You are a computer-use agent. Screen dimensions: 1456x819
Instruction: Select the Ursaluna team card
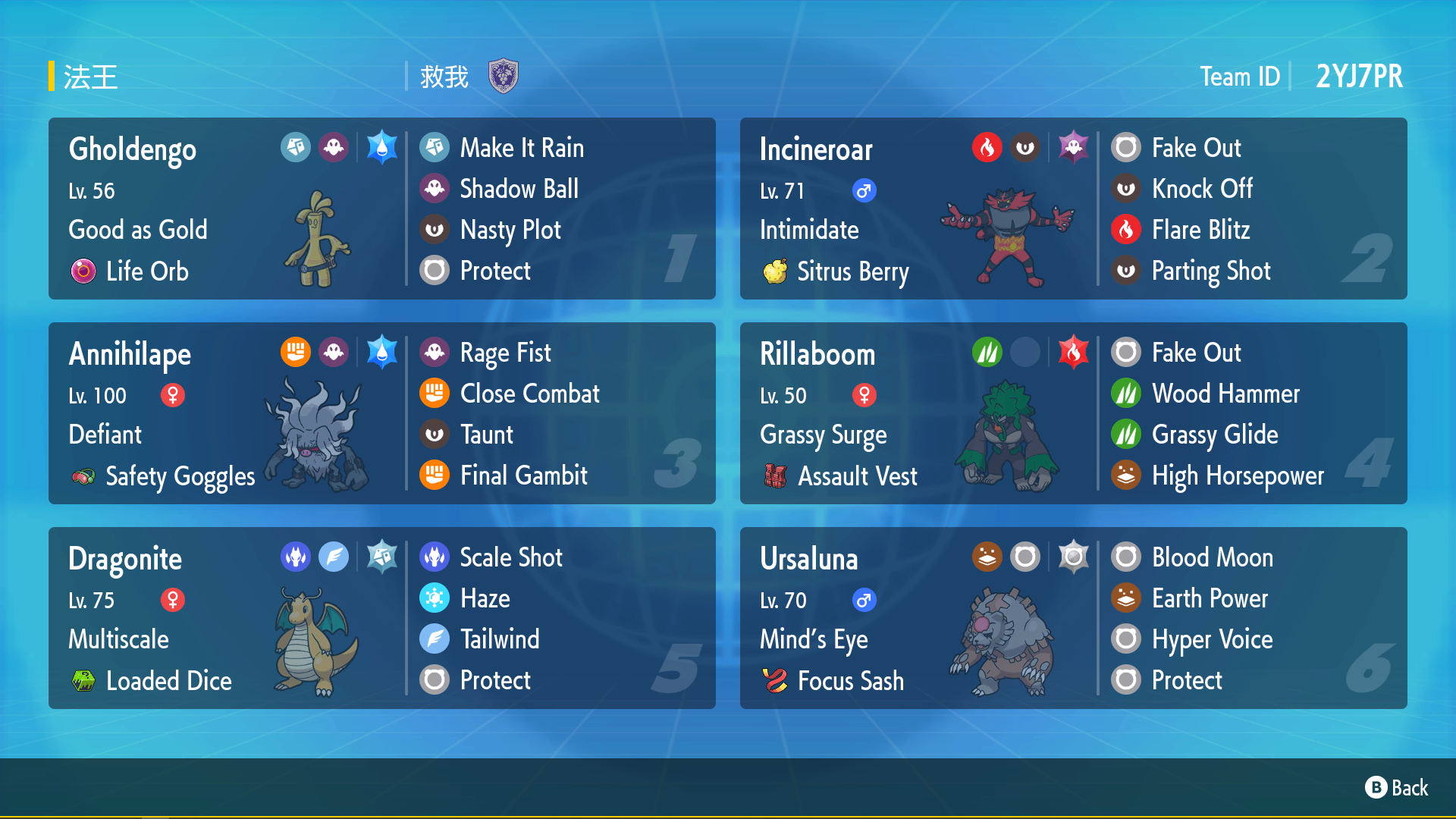(1073, 618)
